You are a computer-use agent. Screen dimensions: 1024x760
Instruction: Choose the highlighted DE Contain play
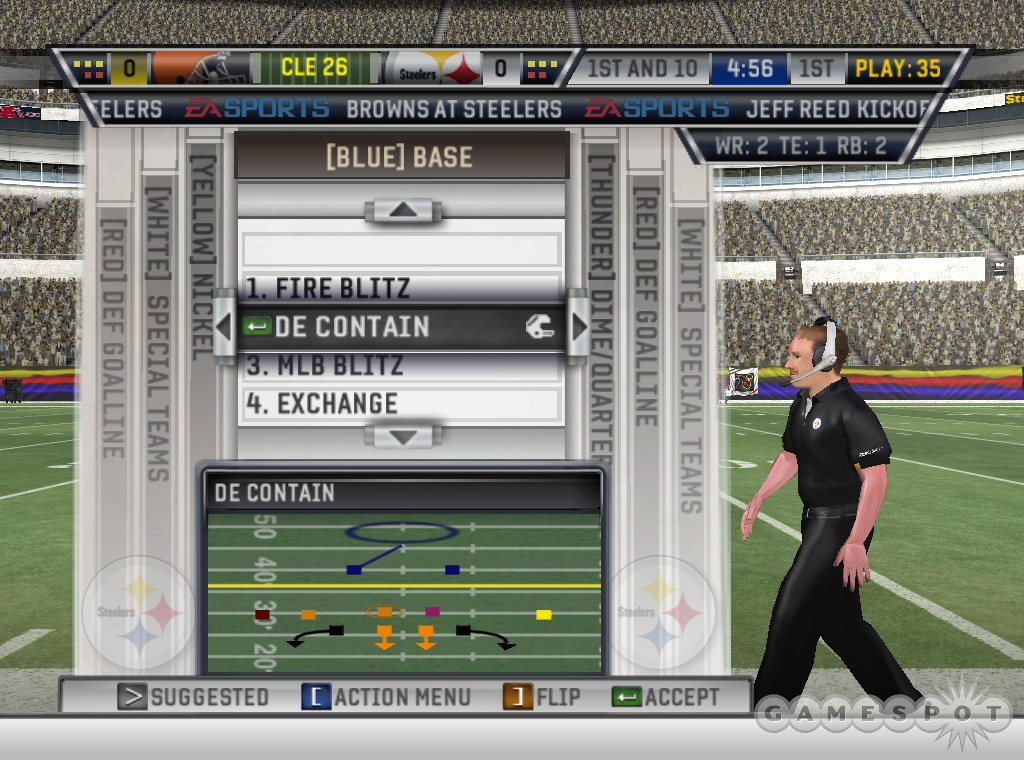[400, 327]
